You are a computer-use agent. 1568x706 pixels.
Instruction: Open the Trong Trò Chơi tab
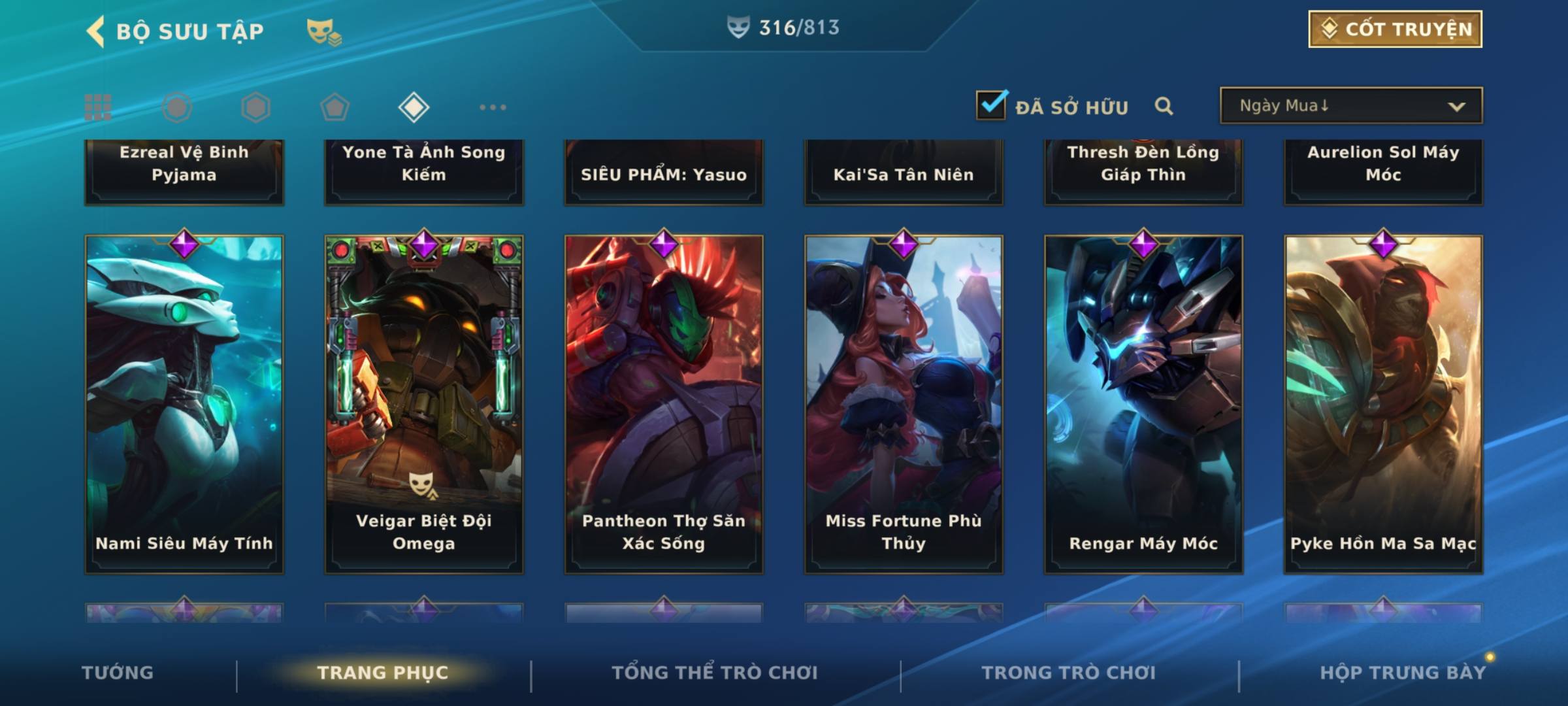[1069, 673]
